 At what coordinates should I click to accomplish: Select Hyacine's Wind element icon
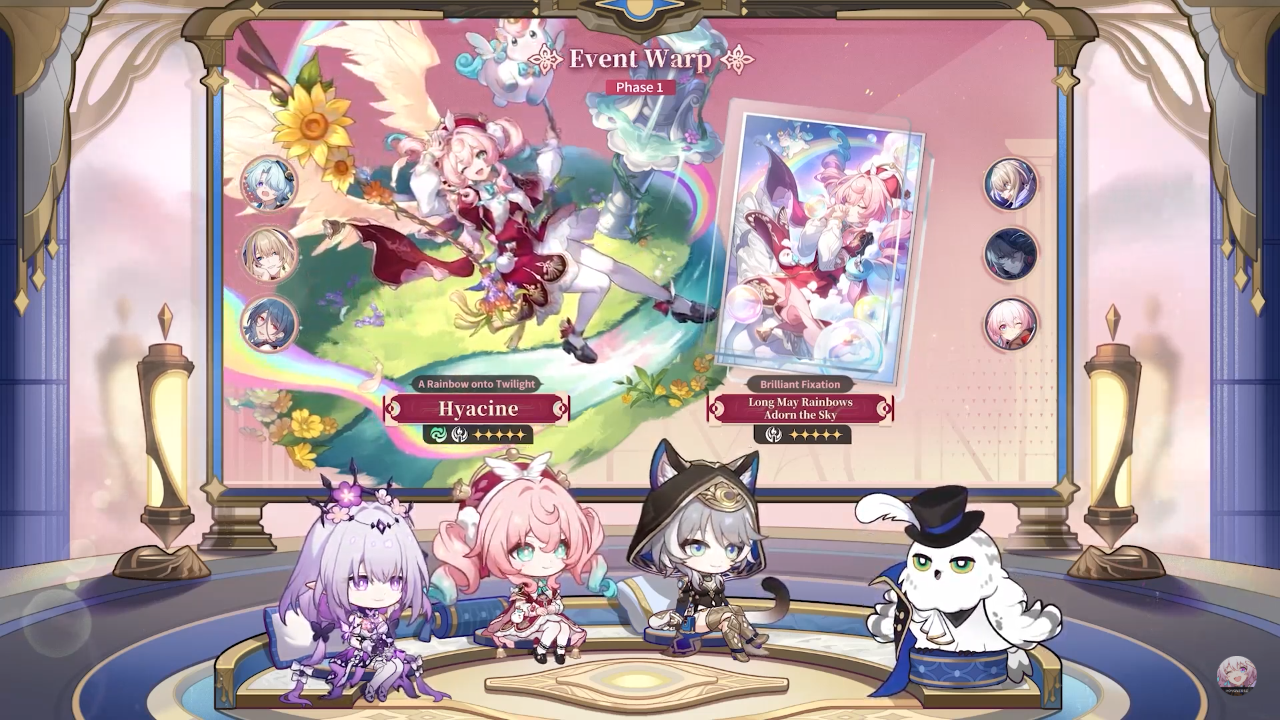click(x=437, y=434)
